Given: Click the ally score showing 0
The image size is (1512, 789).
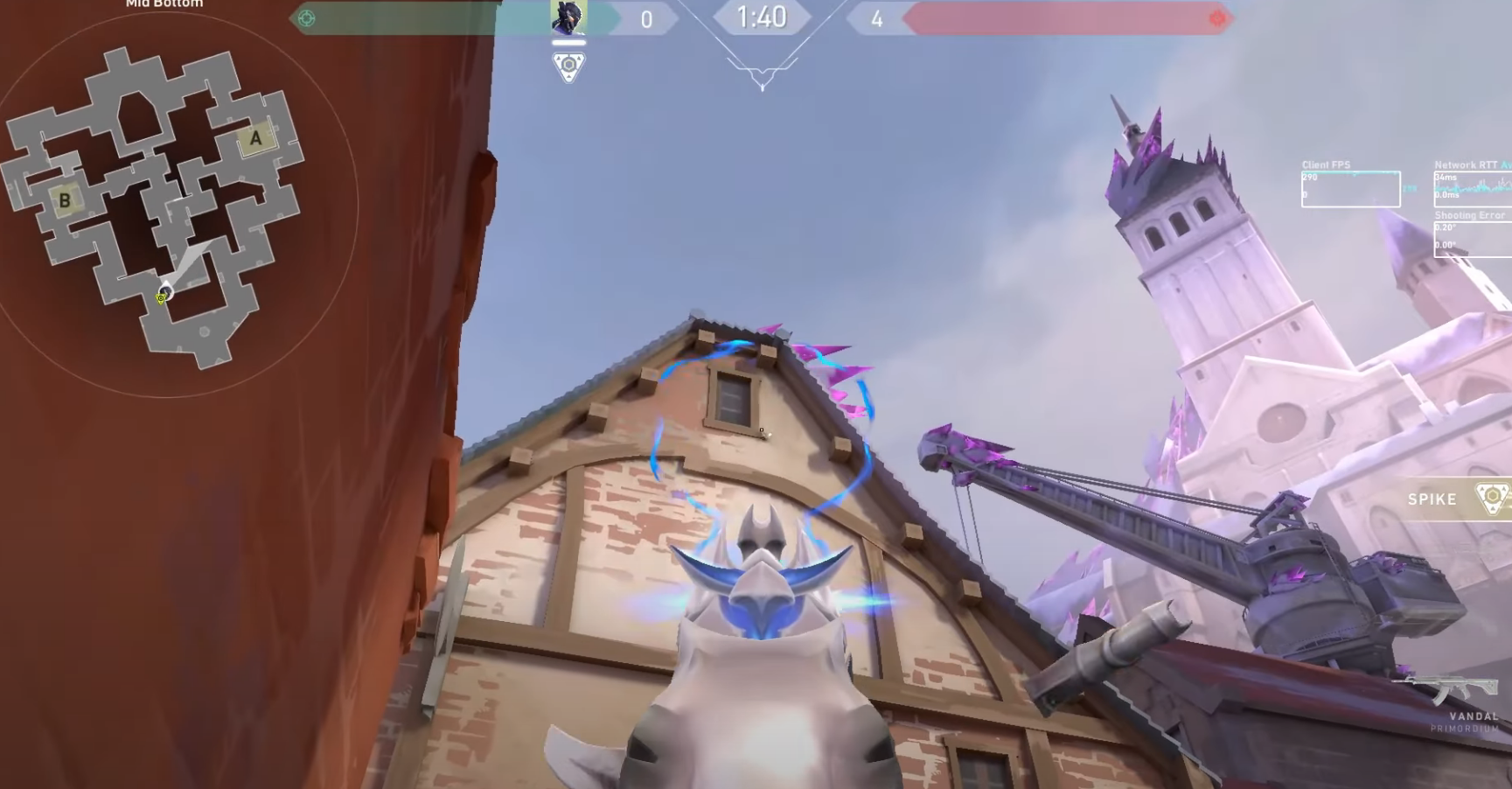Looking at the screenshot, I should point(647,19).
